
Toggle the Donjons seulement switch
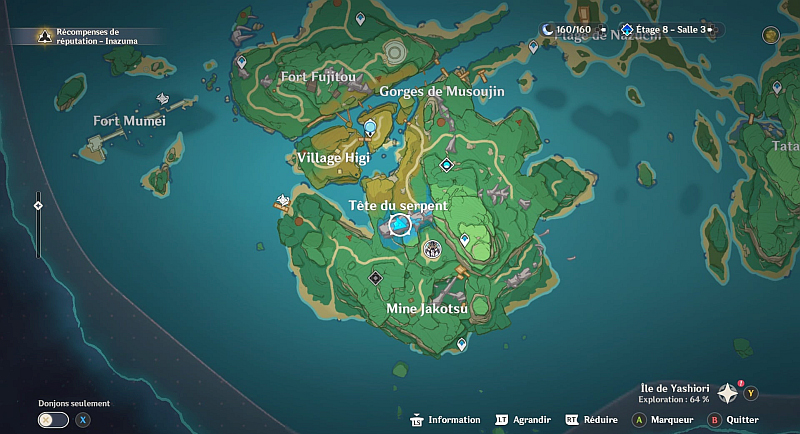[47, 420]
